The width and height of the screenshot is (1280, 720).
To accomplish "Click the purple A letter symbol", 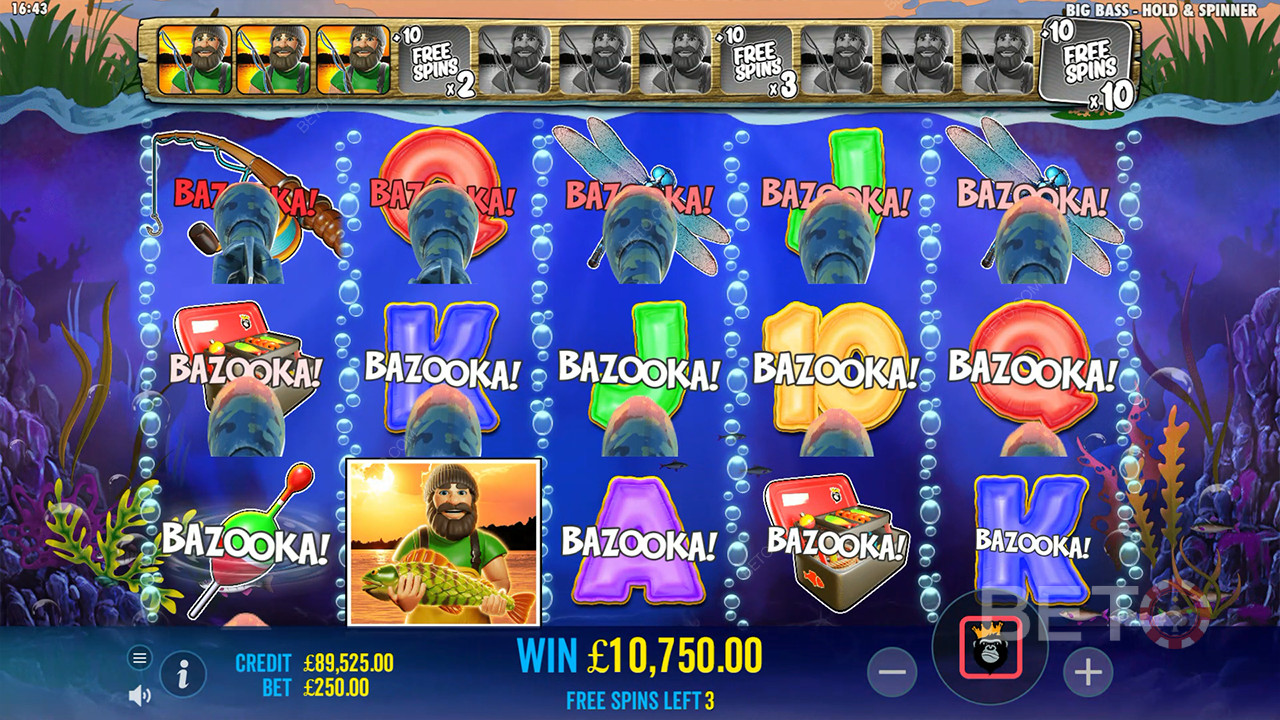I will [x=637, y=540].
